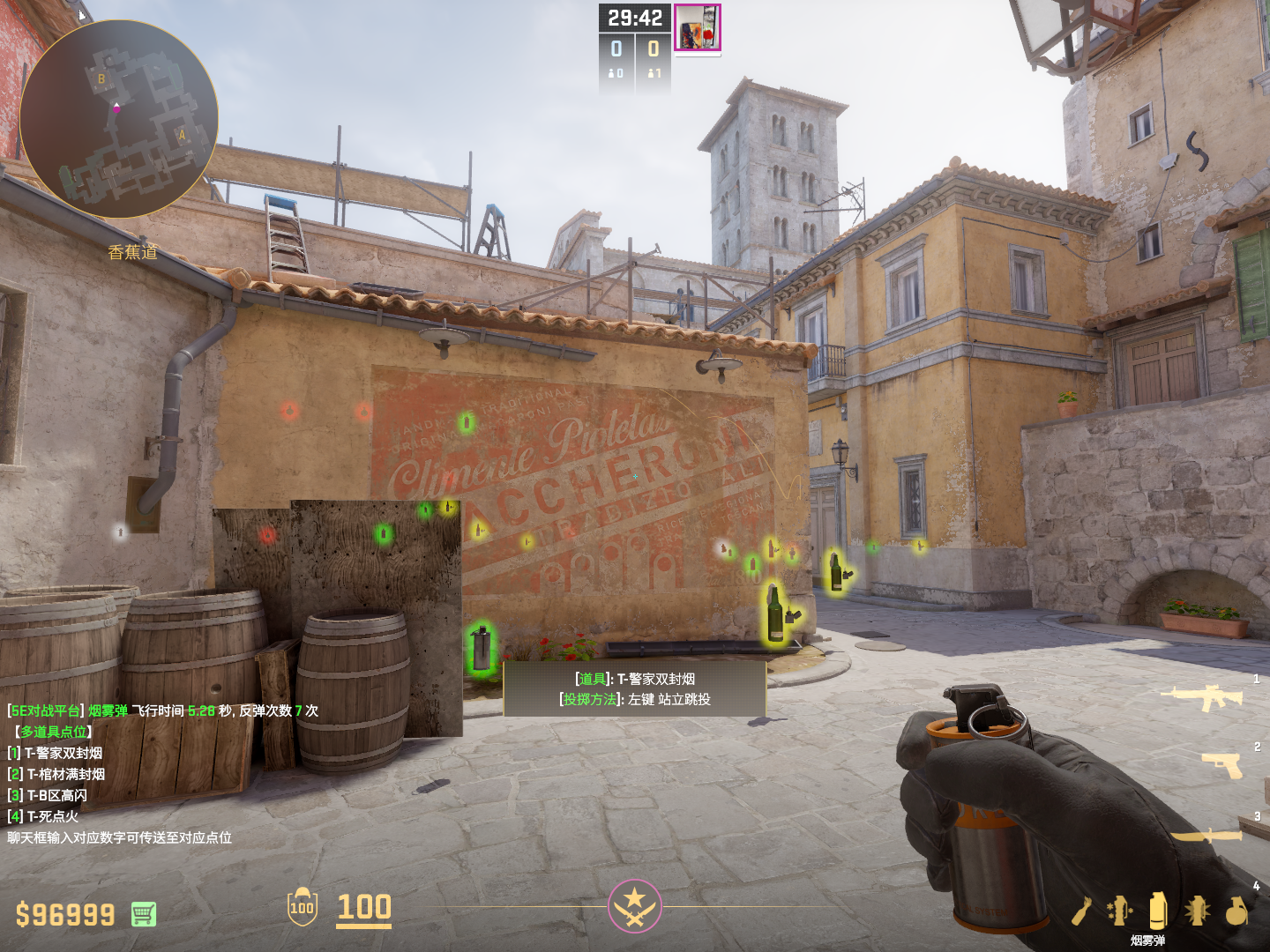Pick the flashbang grenade icon
The image size is (1270, 952).
[x=1197, y=911]
